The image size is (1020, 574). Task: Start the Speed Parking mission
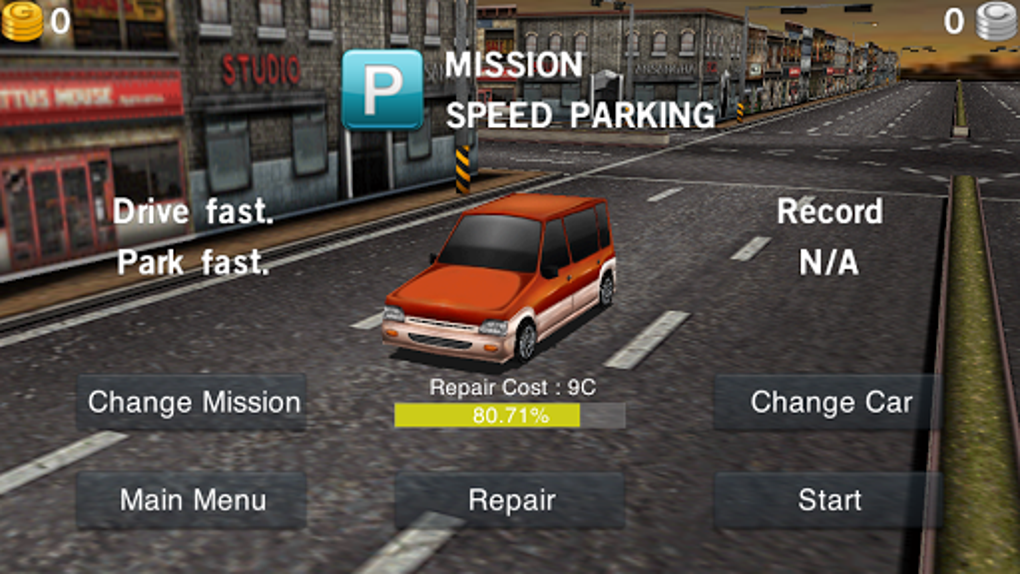point(829,500)
